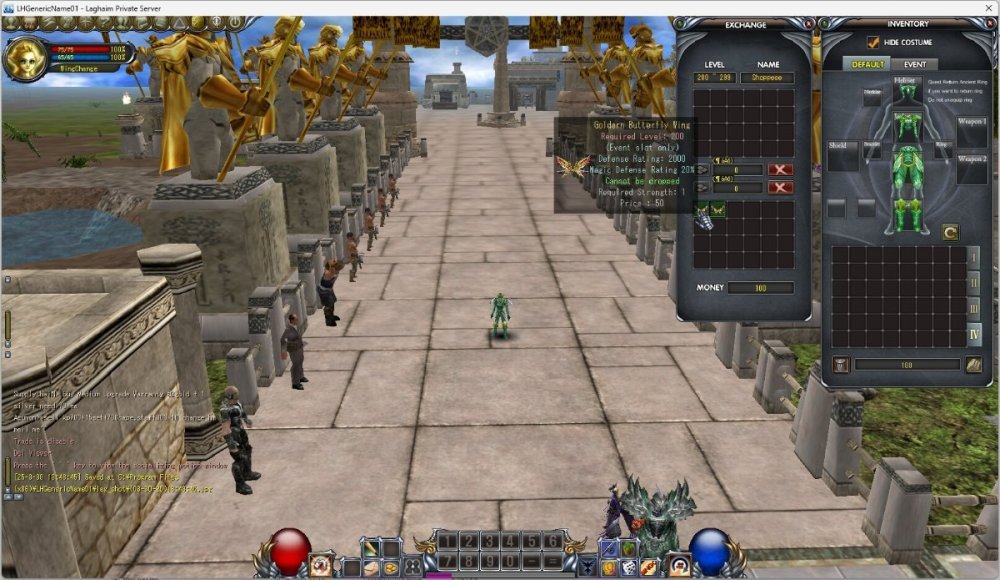Image resolution: width=1000 pixels, height=580 pixels.
Task: Click the golden character portrait
Action: pyautogui.click(x=24, y=59)
